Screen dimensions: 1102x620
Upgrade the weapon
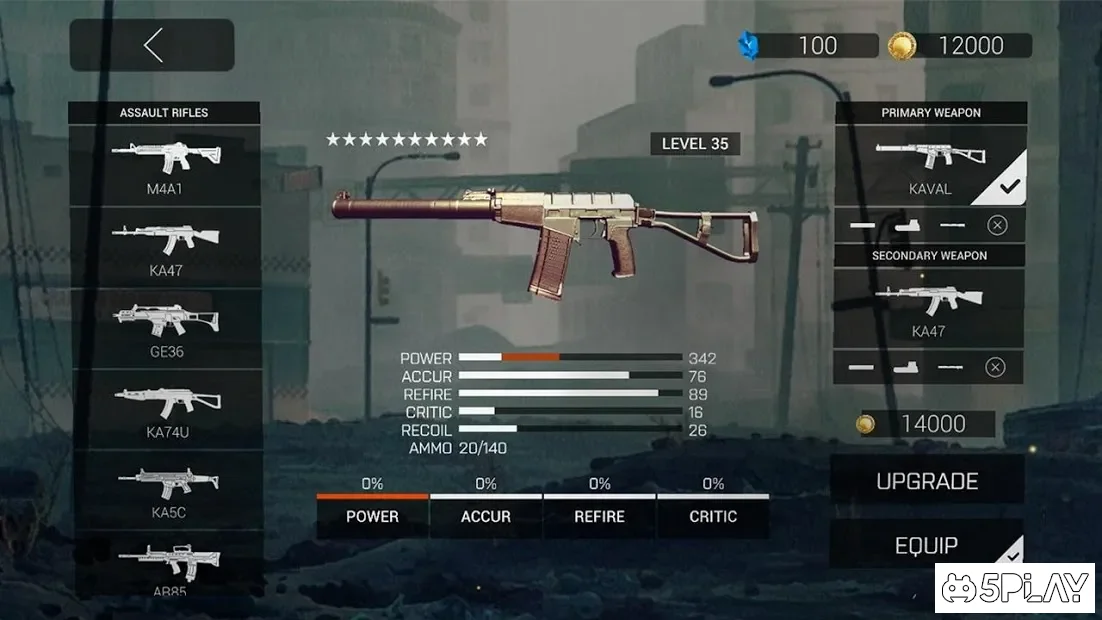click(x=927, y=481)
